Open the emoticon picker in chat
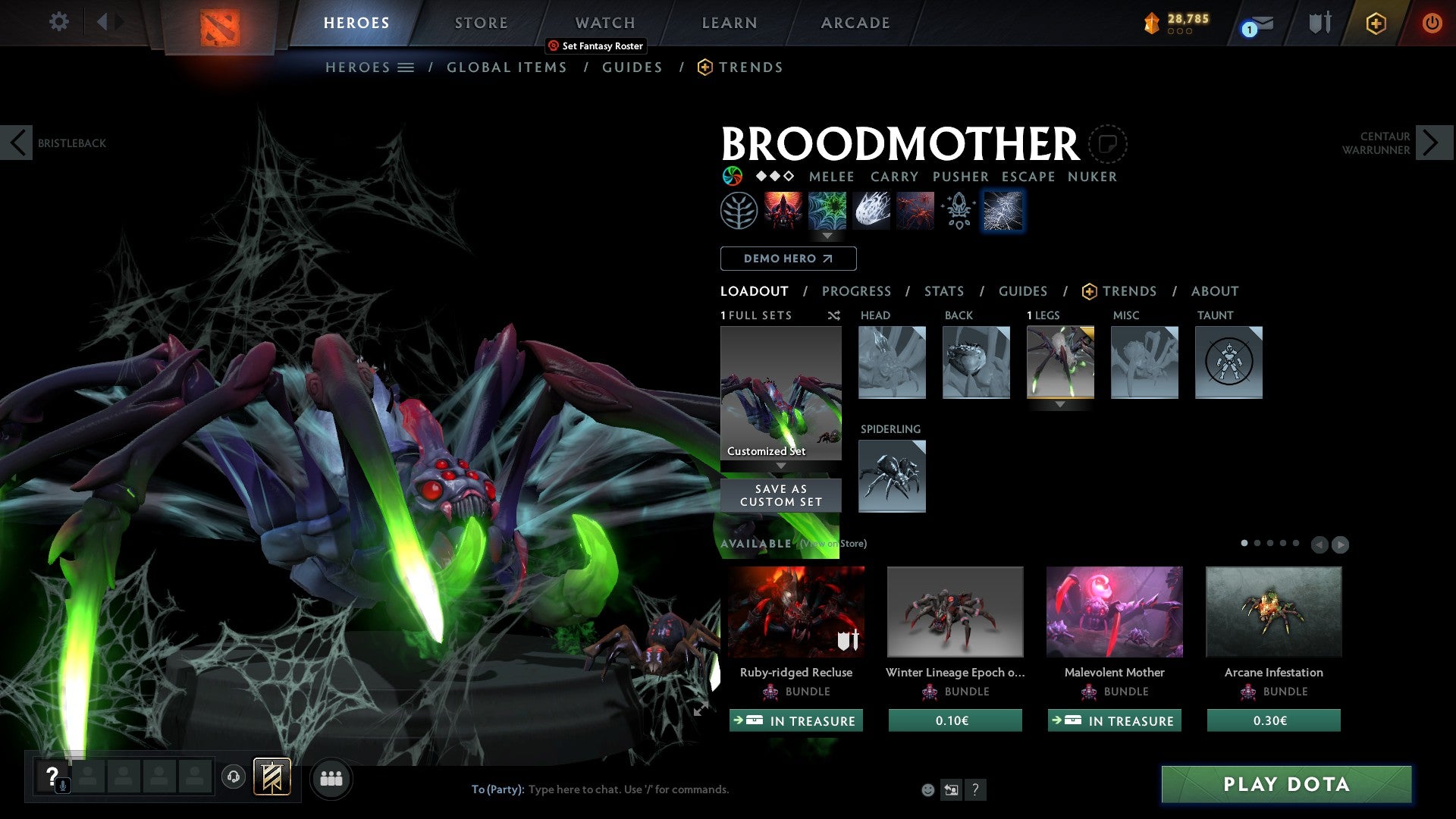 (x=927, y=789)
